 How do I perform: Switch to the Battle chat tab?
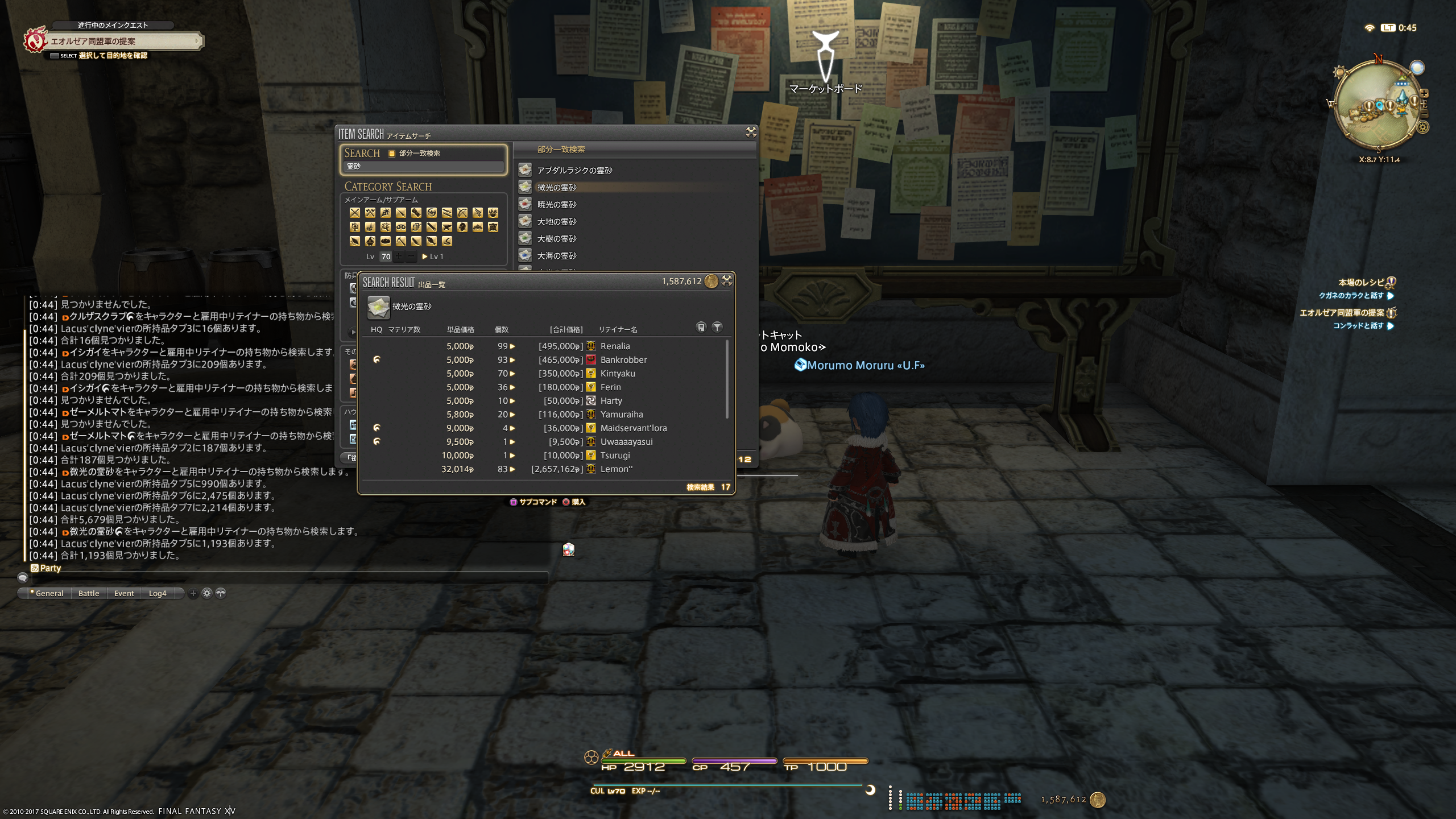tap(89, 593)
